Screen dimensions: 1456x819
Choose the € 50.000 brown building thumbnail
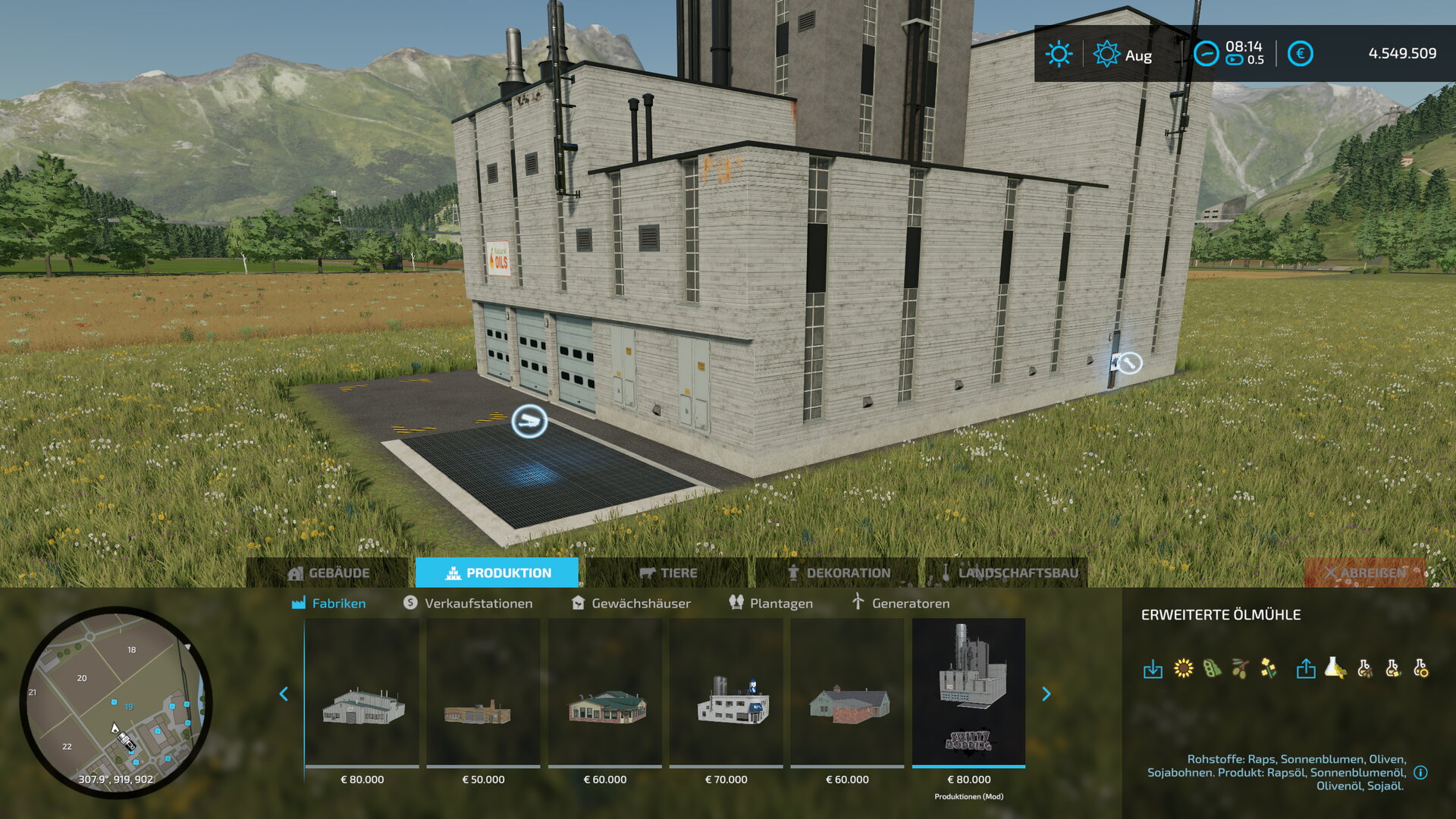coord(483,692)
